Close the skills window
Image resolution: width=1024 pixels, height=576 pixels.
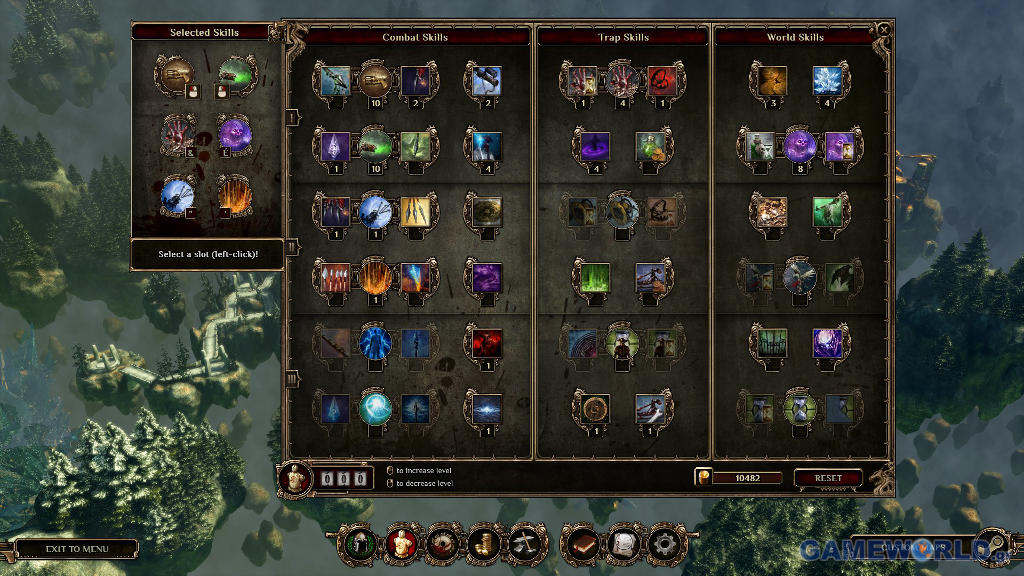point(883,30)
